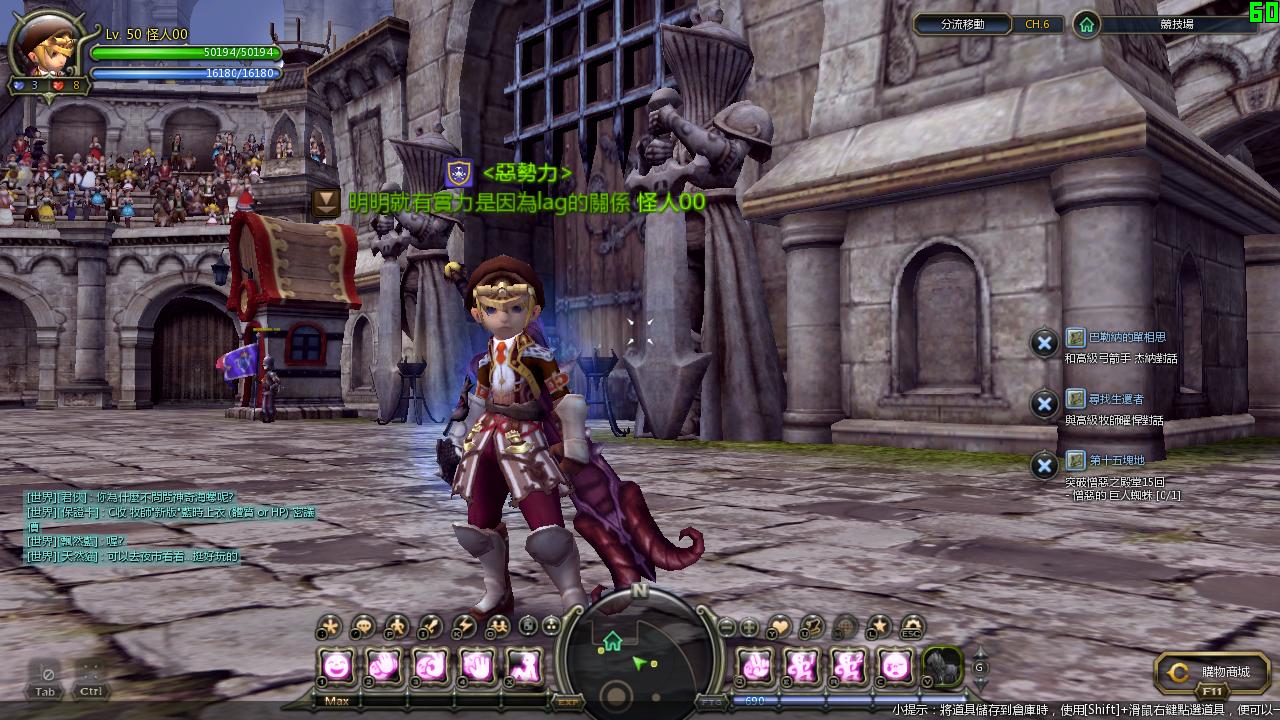Open the 分流移動 channel switch button

[962, 24]
